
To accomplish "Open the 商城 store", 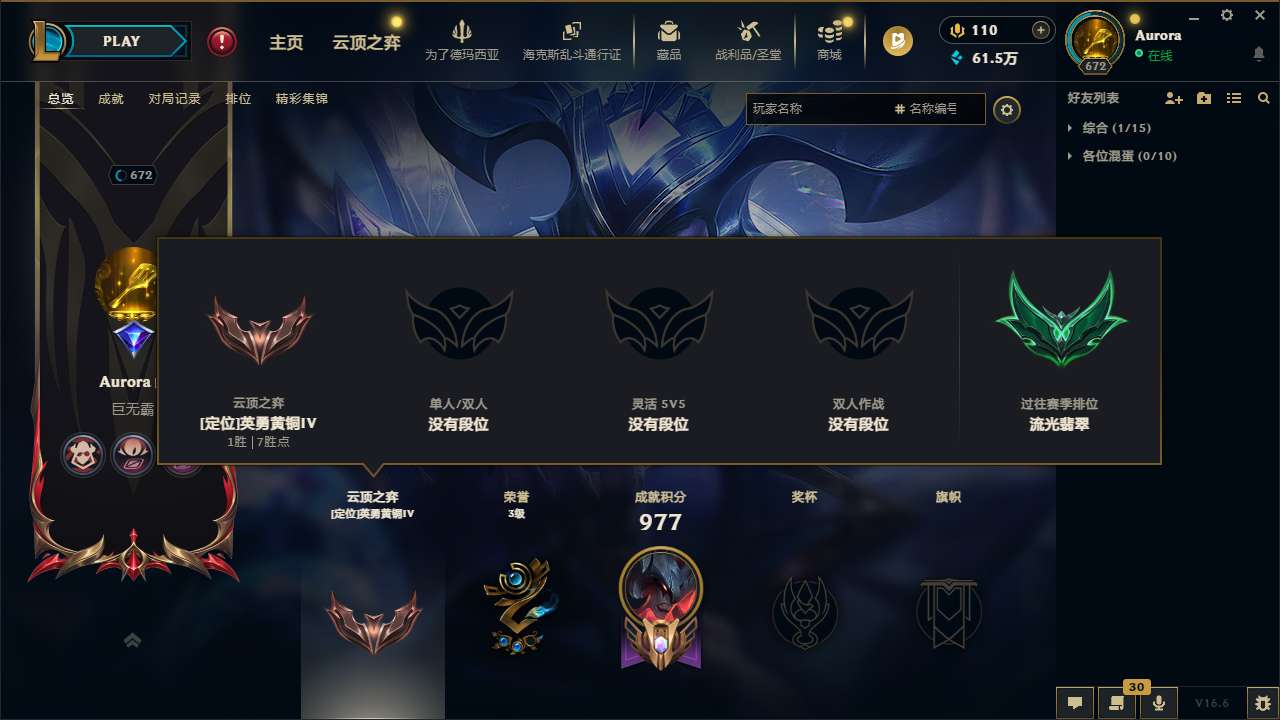I will (x=829, y=40).
